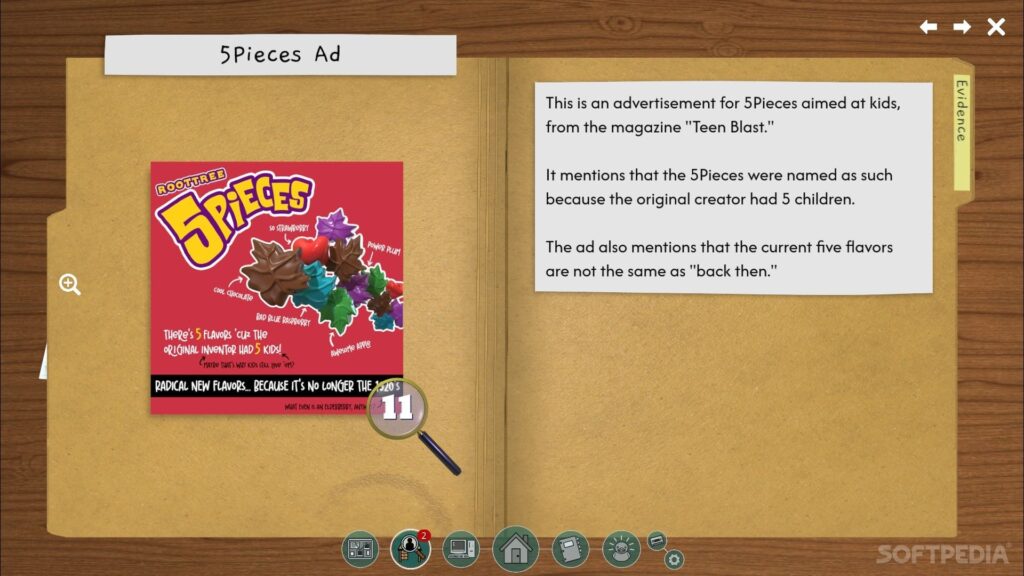Return to the home screen icon

[516, 549]
